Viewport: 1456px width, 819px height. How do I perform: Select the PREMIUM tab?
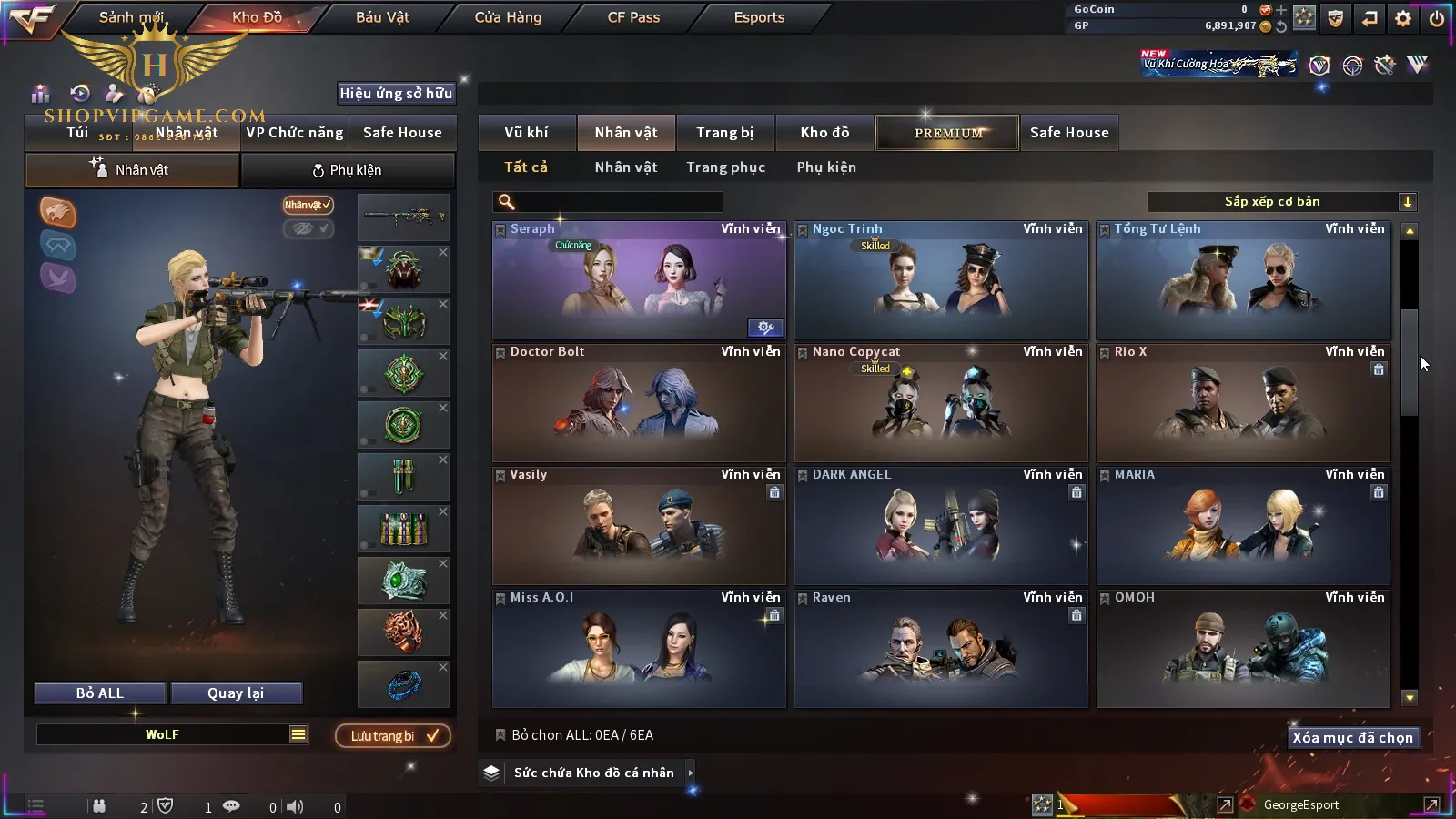click(x=948, y=133)
